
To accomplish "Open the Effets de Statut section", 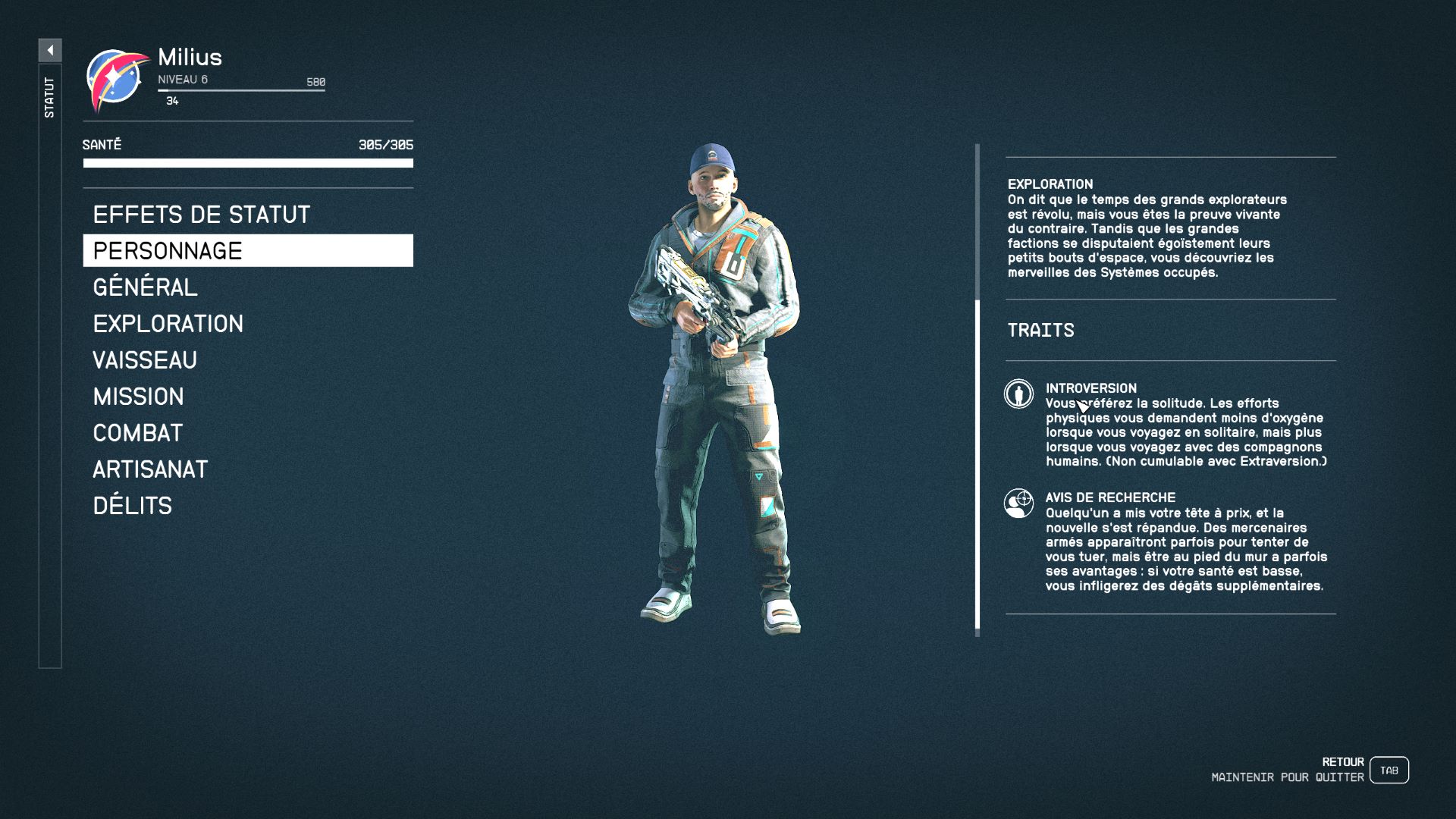I will [x=202, y=215].
